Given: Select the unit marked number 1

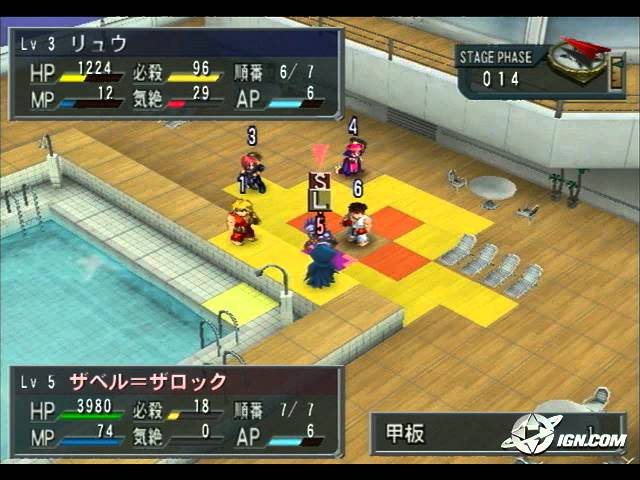Looking at the screenshot, I should coord(239,222).
